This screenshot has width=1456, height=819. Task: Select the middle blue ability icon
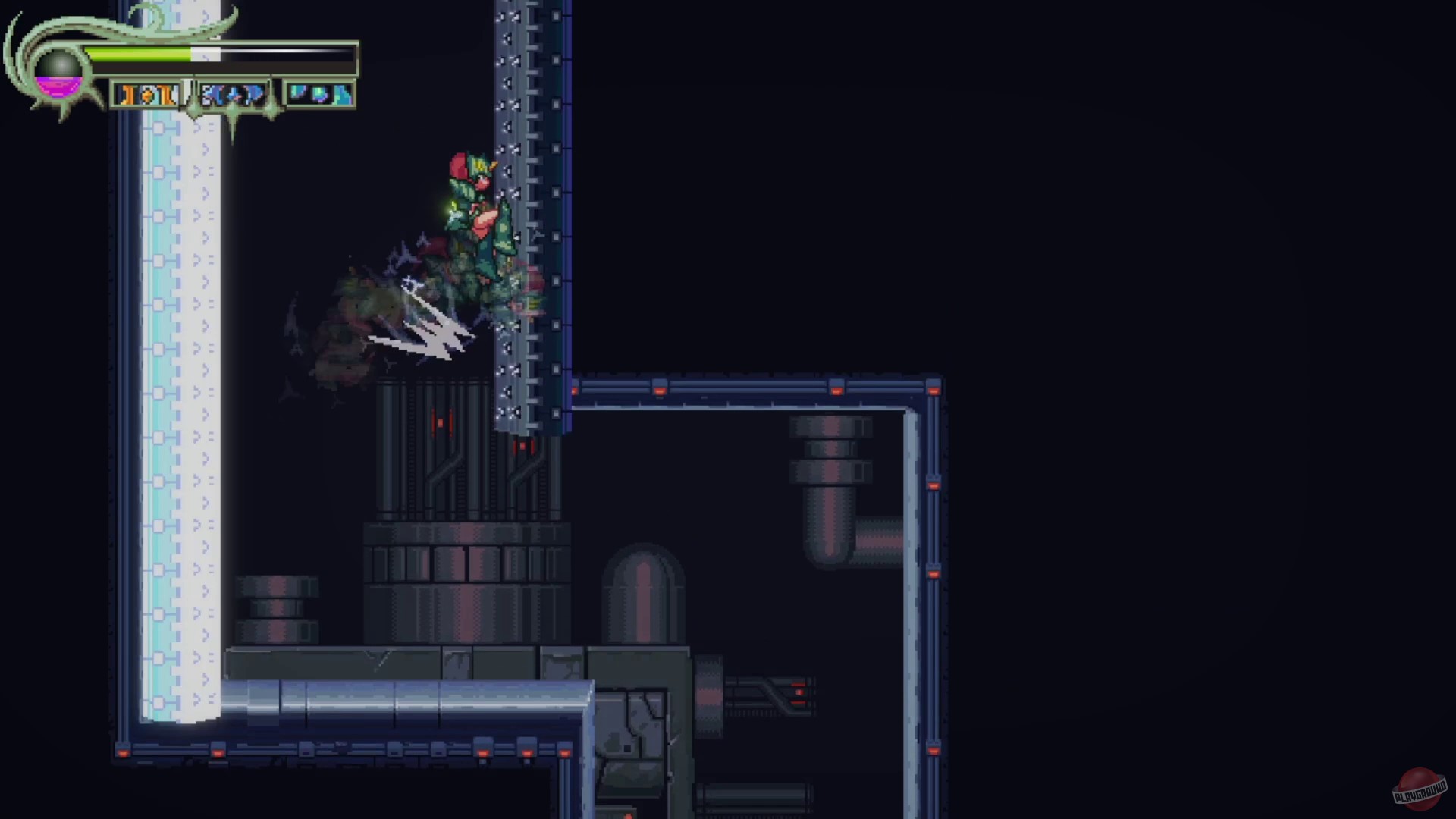tap(232, 94)
